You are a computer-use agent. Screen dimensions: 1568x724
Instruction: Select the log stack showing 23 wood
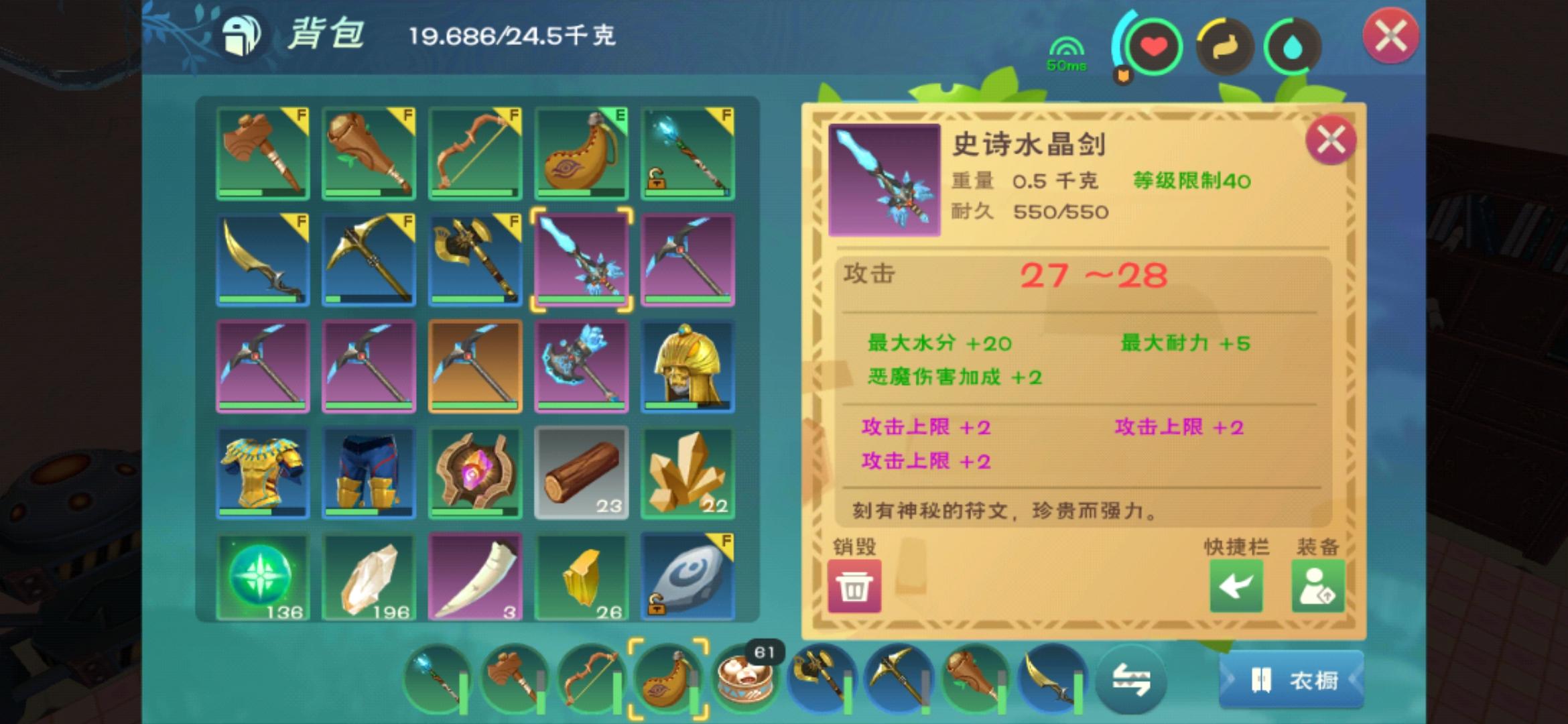click(x=582, y=473)
